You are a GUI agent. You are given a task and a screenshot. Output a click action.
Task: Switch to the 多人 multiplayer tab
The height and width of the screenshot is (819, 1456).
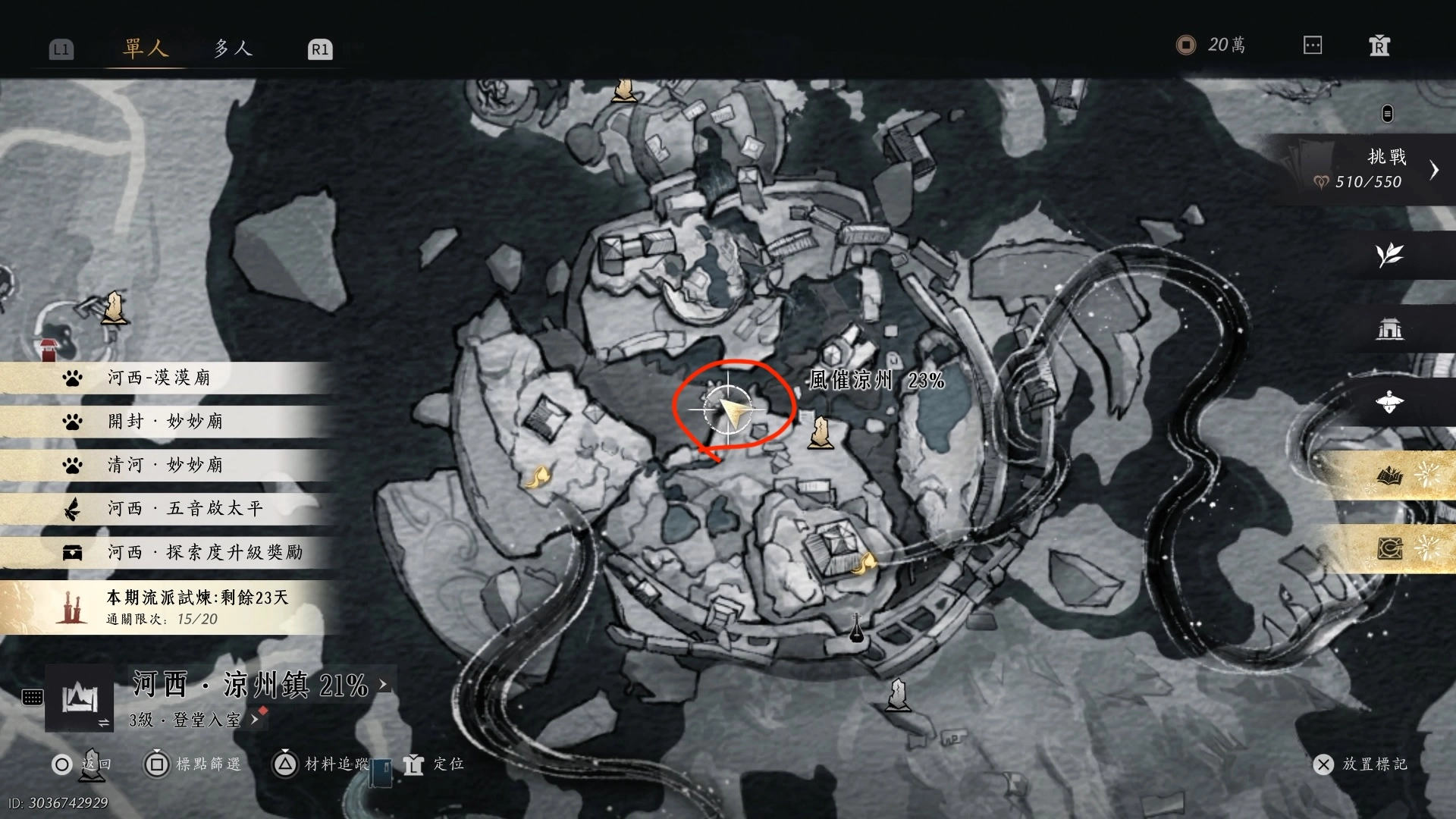click(x=232, y=49)
